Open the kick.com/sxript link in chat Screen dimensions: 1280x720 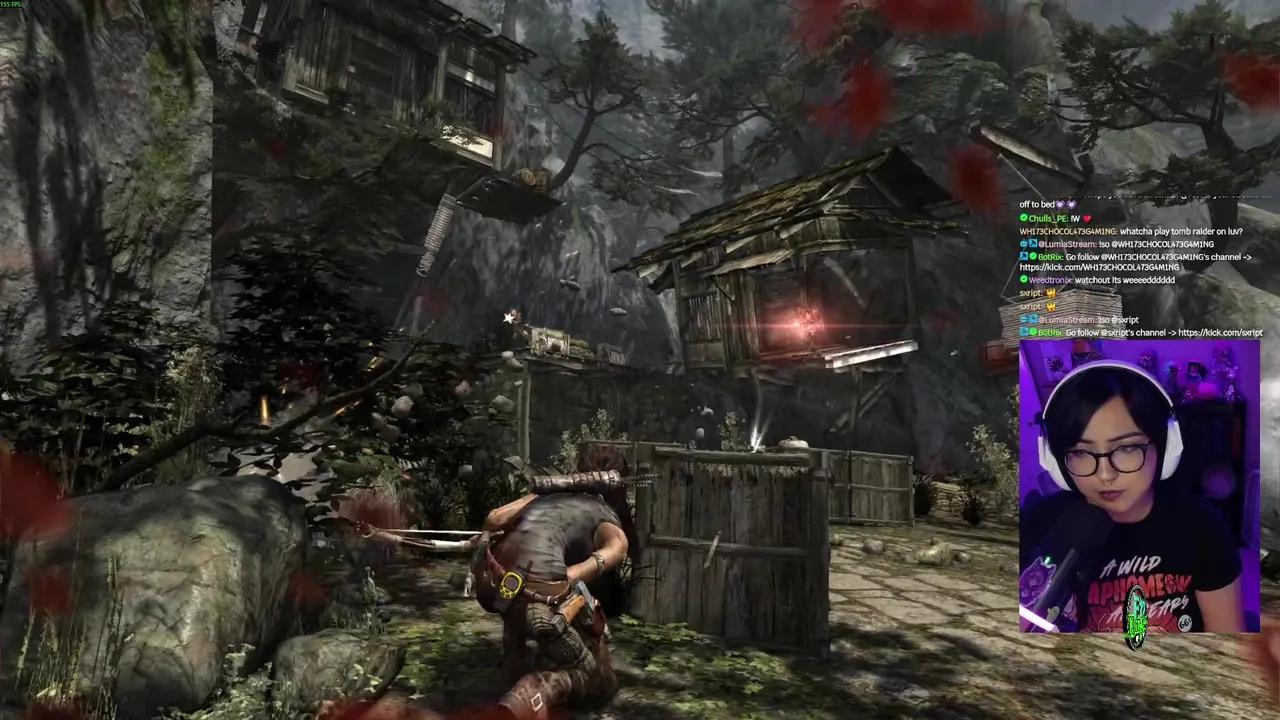click(1220, 333)
